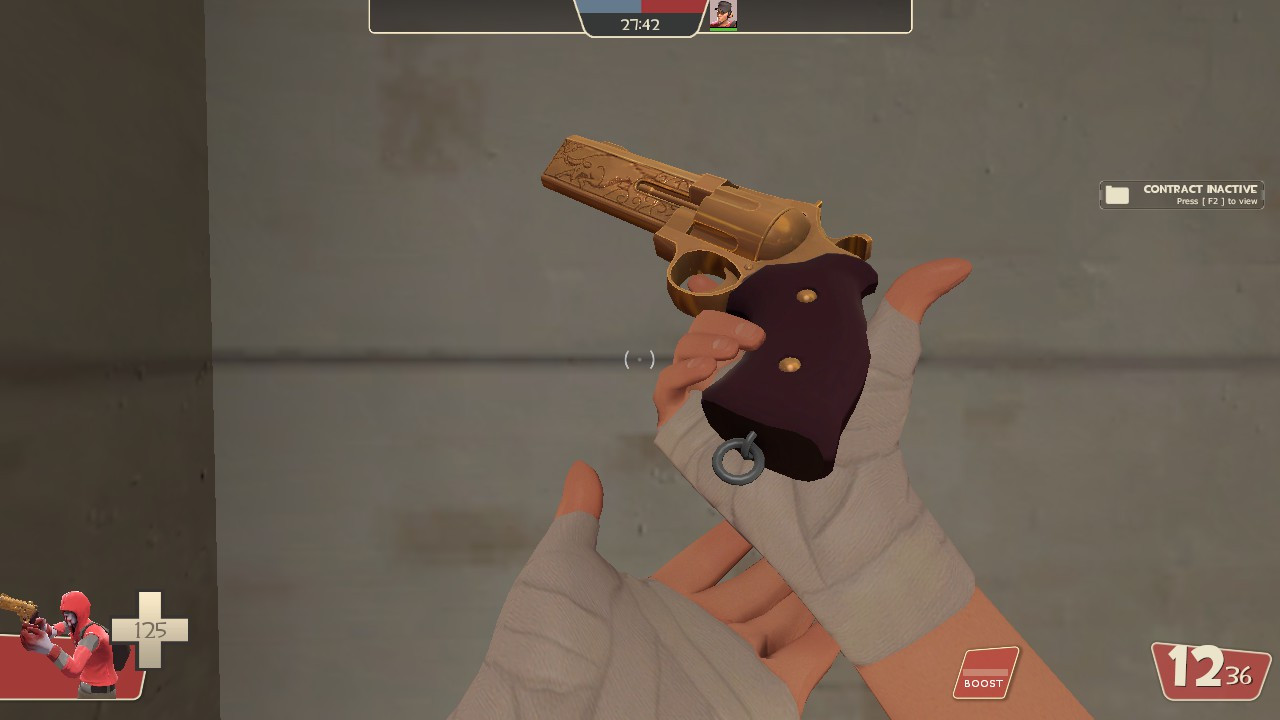Select the health cross icon
The width and height of the screenshot is (1280, 720).
coord(152,630)
